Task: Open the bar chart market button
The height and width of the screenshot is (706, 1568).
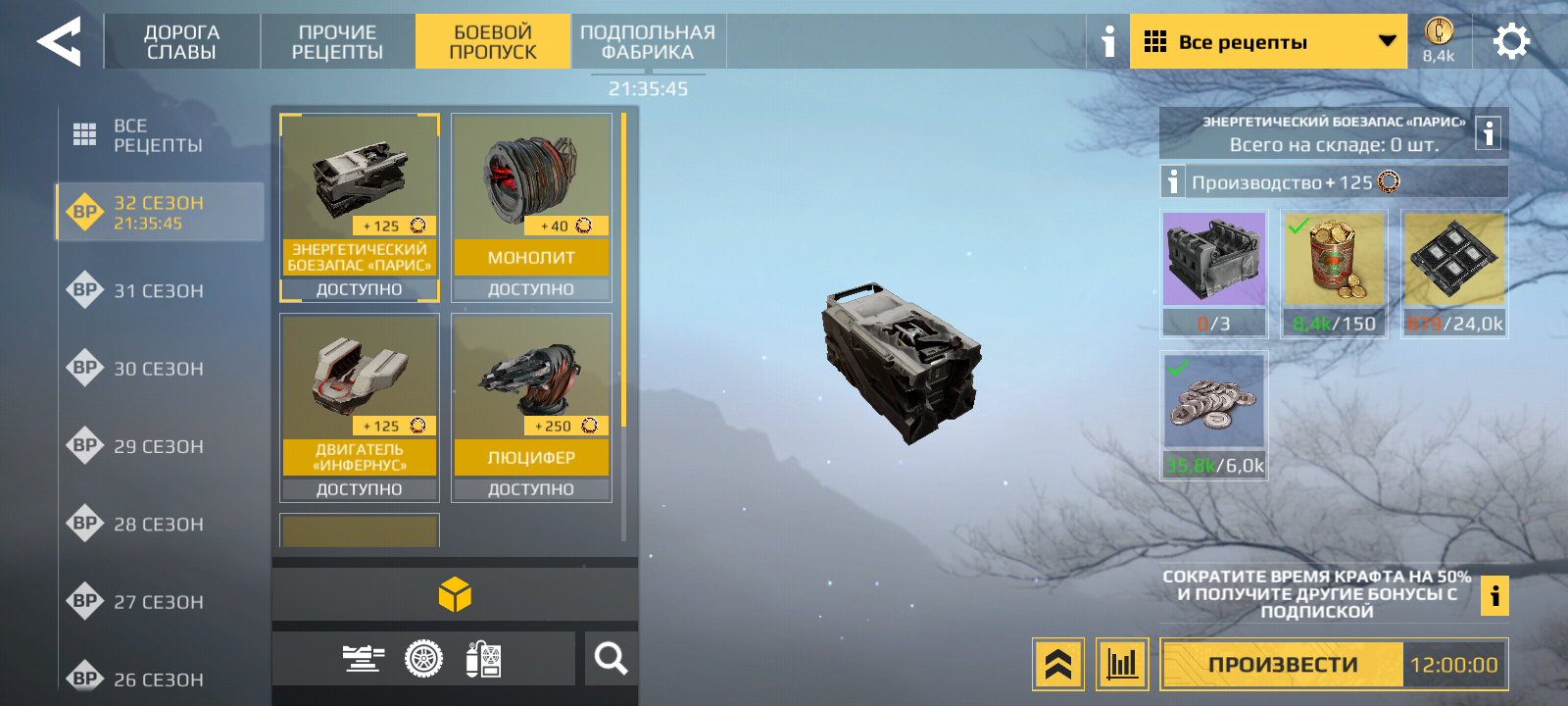Action: click(1122, 665)
